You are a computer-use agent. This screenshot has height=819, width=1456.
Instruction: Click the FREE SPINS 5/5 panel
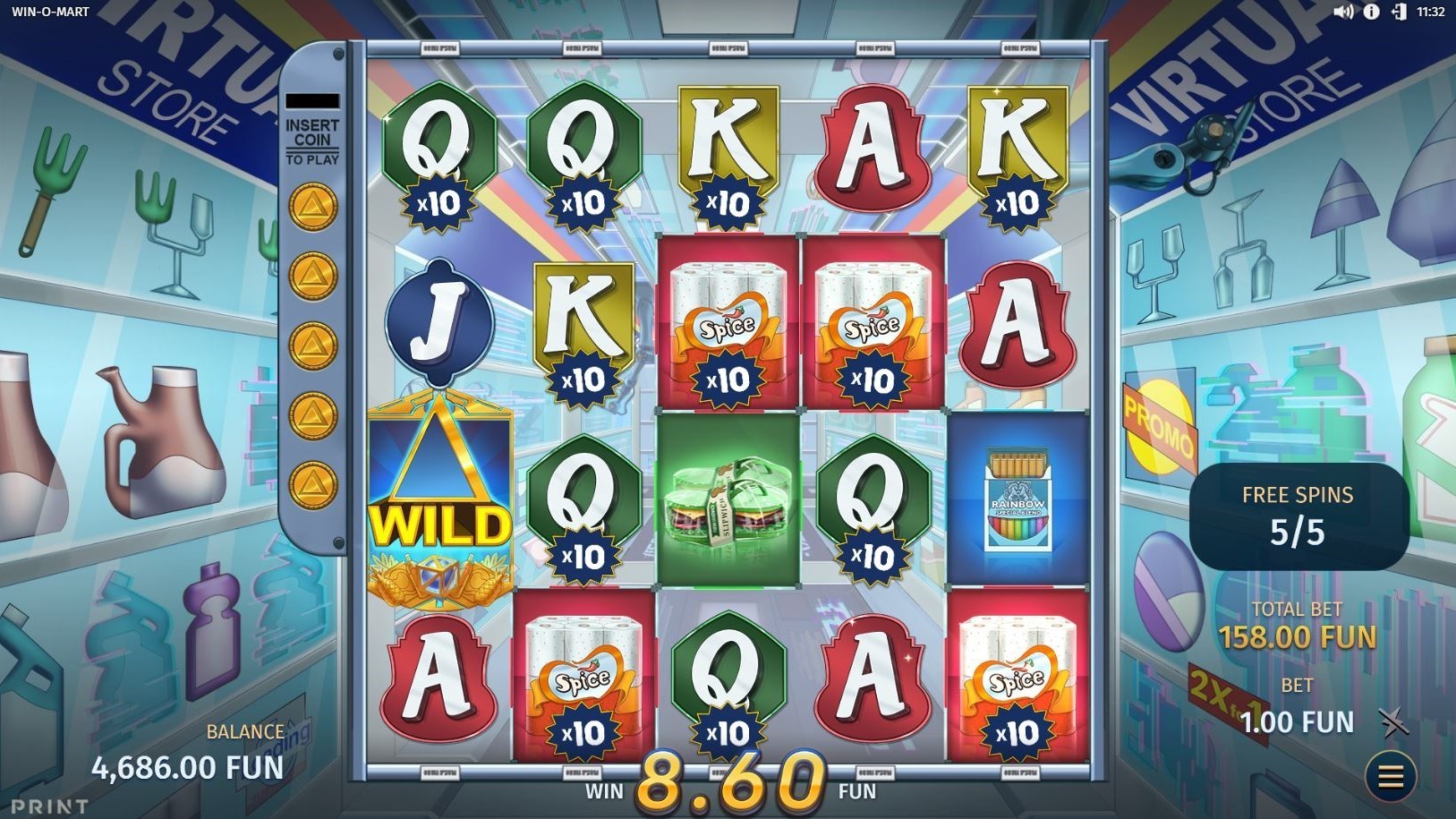pos(1298,515)
